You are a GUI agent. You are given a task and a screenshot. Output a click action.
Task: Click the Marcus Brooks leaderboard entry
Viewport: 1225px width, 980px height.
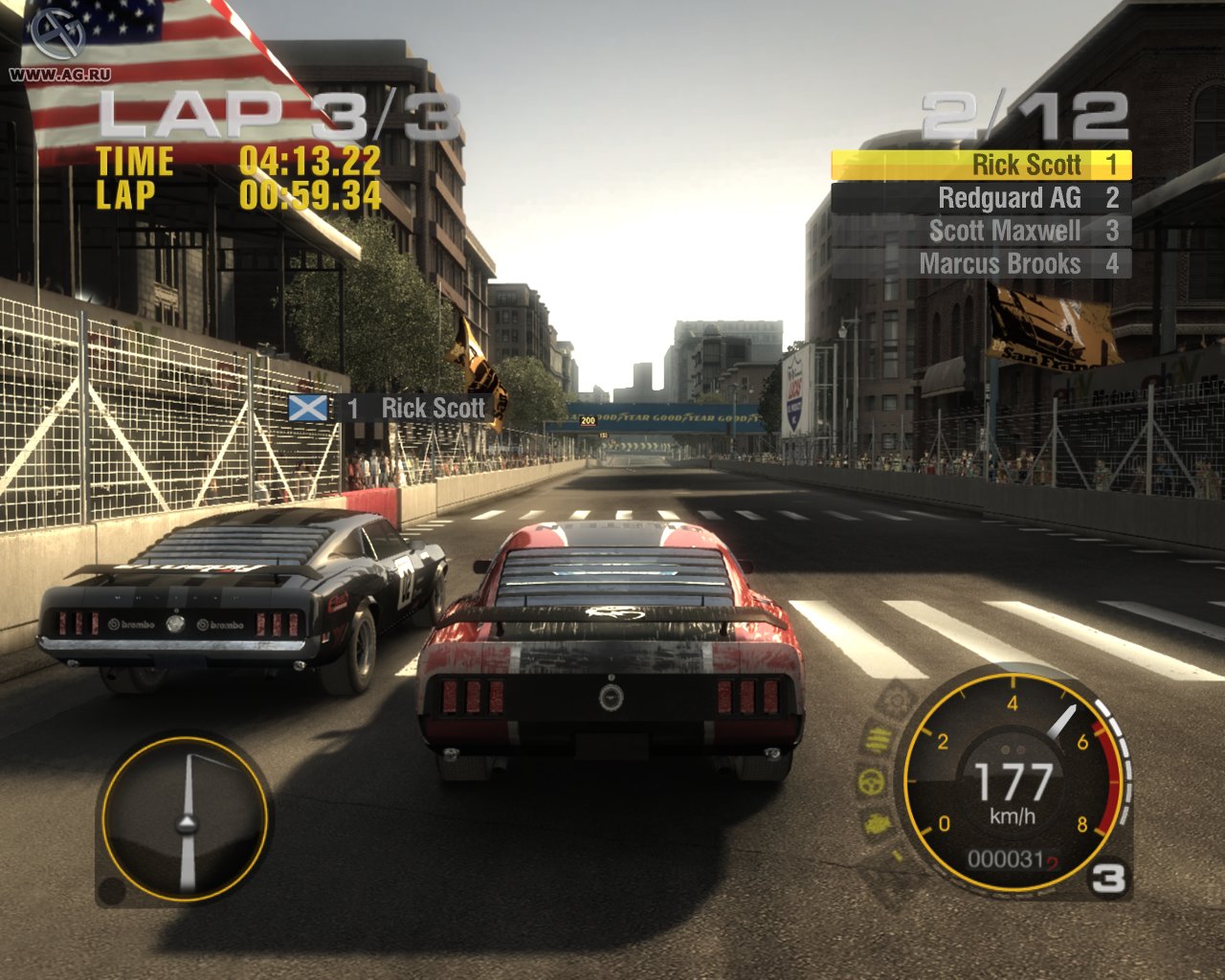pyautogui.click(x=981, y=264)
